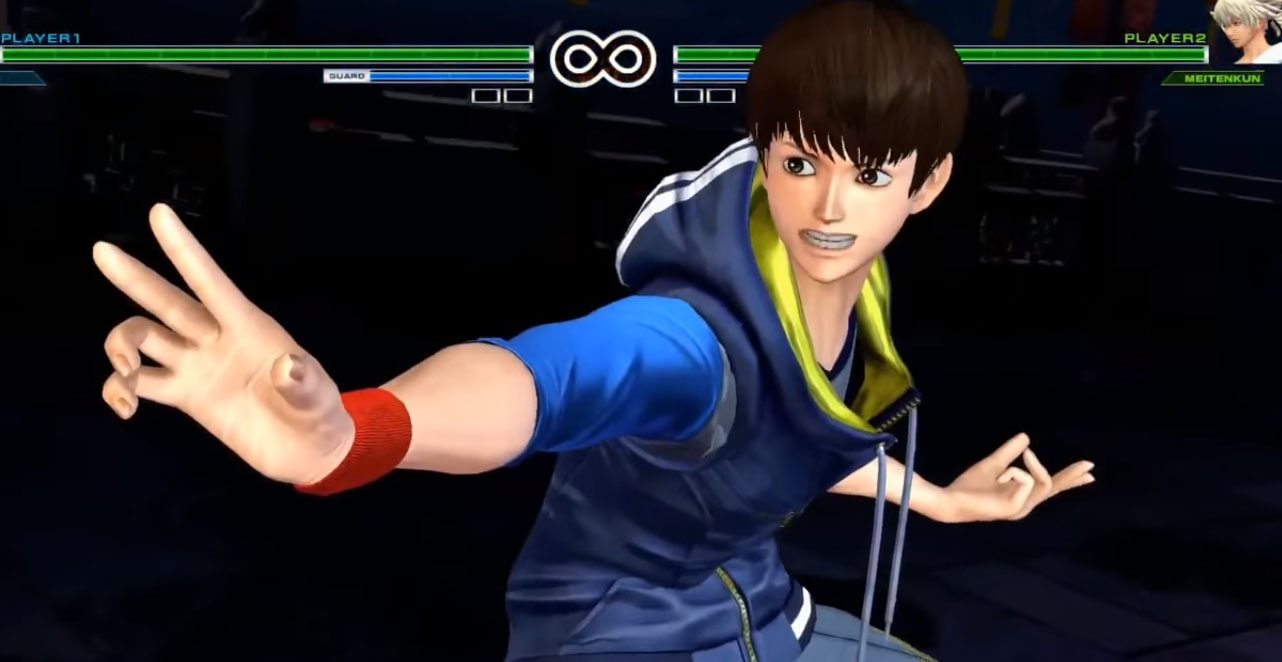Click Player 2's white-haired character portrait
The height and width of the screenshot is (662, 1282).
(1246, 30)
